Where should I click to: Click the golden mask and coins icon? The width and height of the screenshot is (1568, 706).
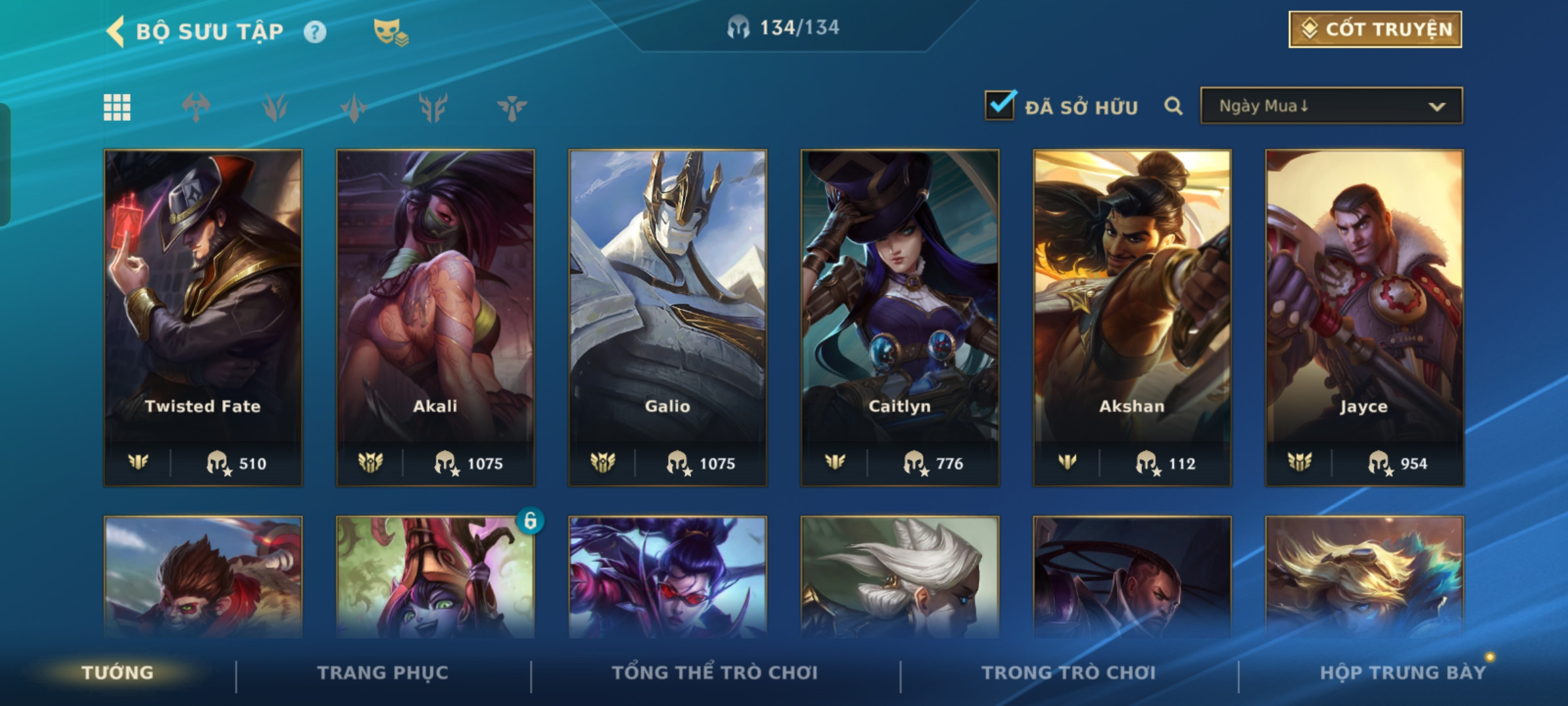point(390,32)
